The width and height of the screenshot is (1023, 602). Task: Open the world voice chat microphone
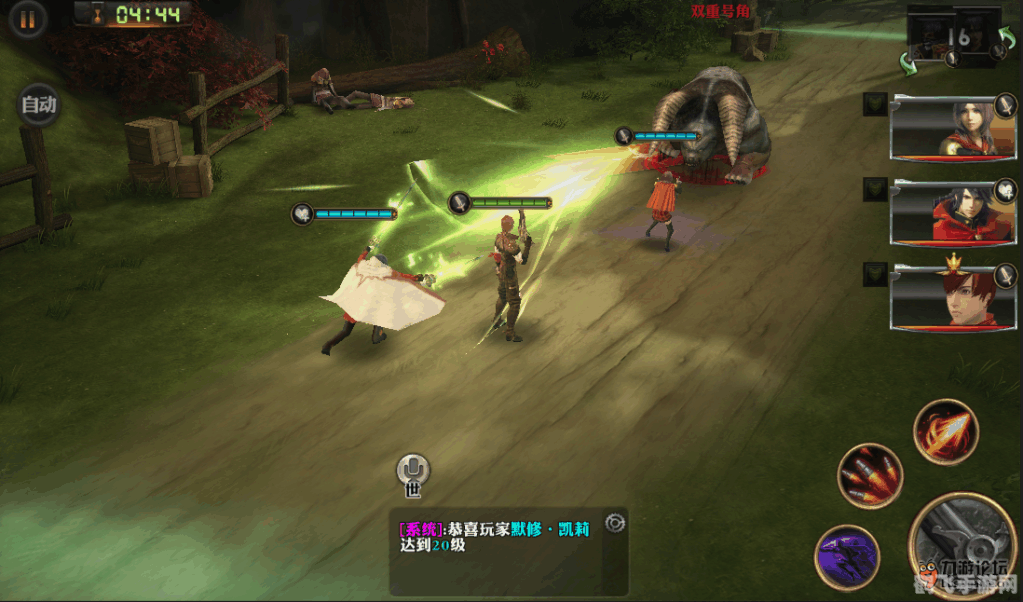pyautogui.click(x=412, y=471)
